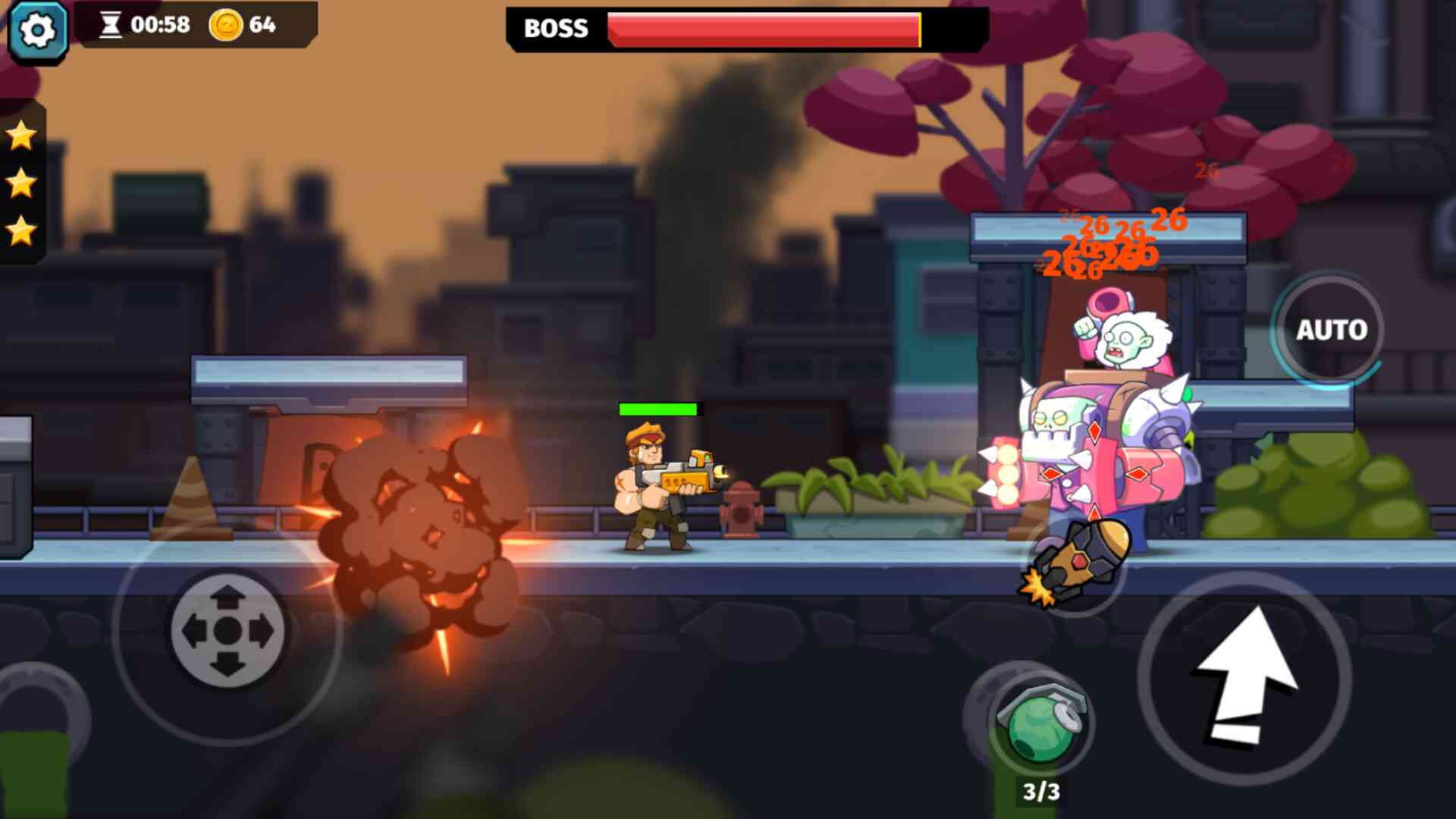Toggle the AUTO fire button
This screenshot has height=819, width=1456.
[1331, 330]
